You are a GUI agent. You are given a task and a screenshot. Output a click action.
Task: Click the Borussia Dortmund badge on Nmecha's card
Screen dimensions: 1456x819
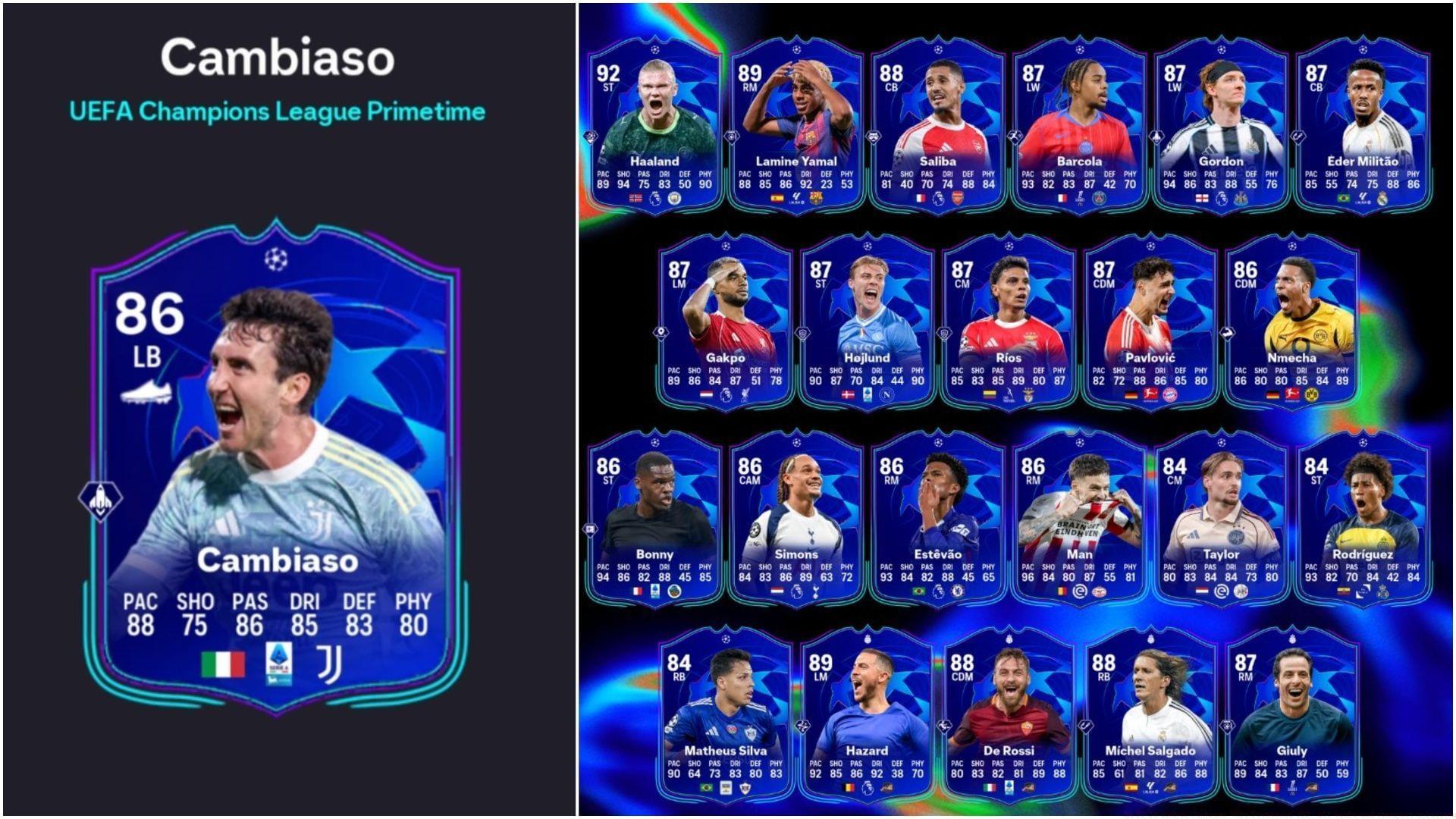coord(1310,395)
